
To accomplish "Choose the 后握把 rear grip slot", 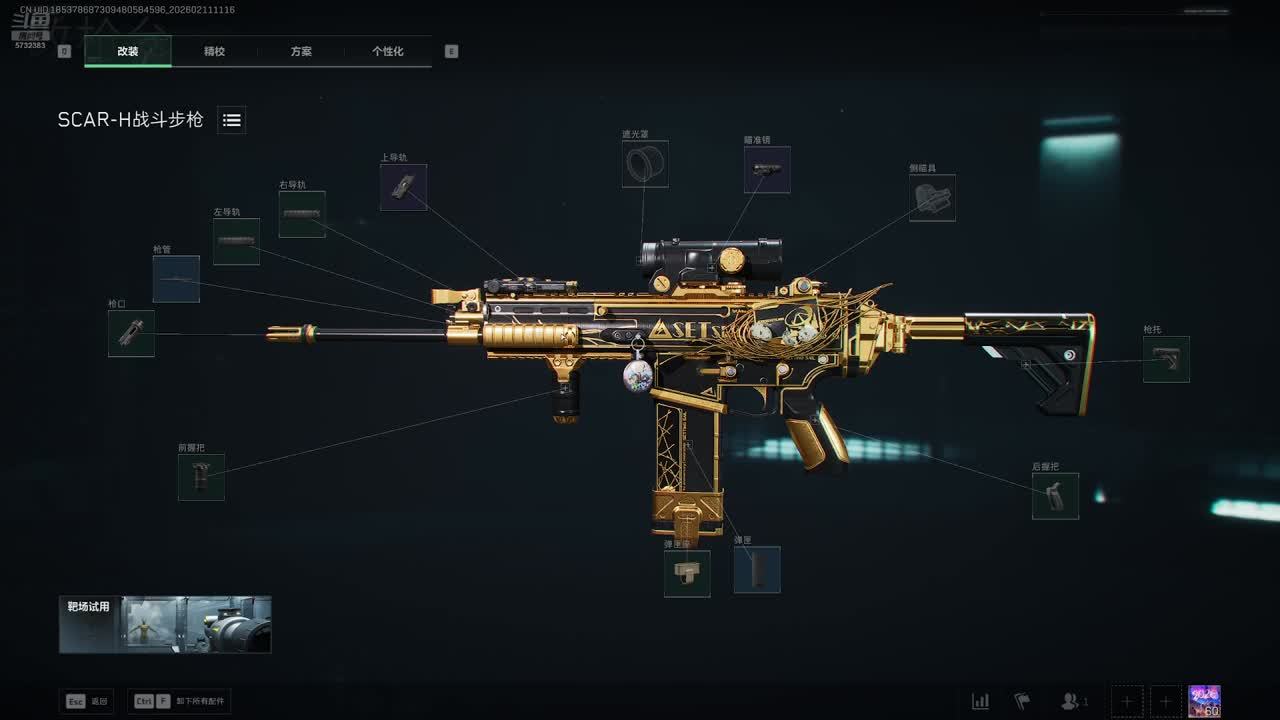I will pyautogui.click(x=1055, y=496).
